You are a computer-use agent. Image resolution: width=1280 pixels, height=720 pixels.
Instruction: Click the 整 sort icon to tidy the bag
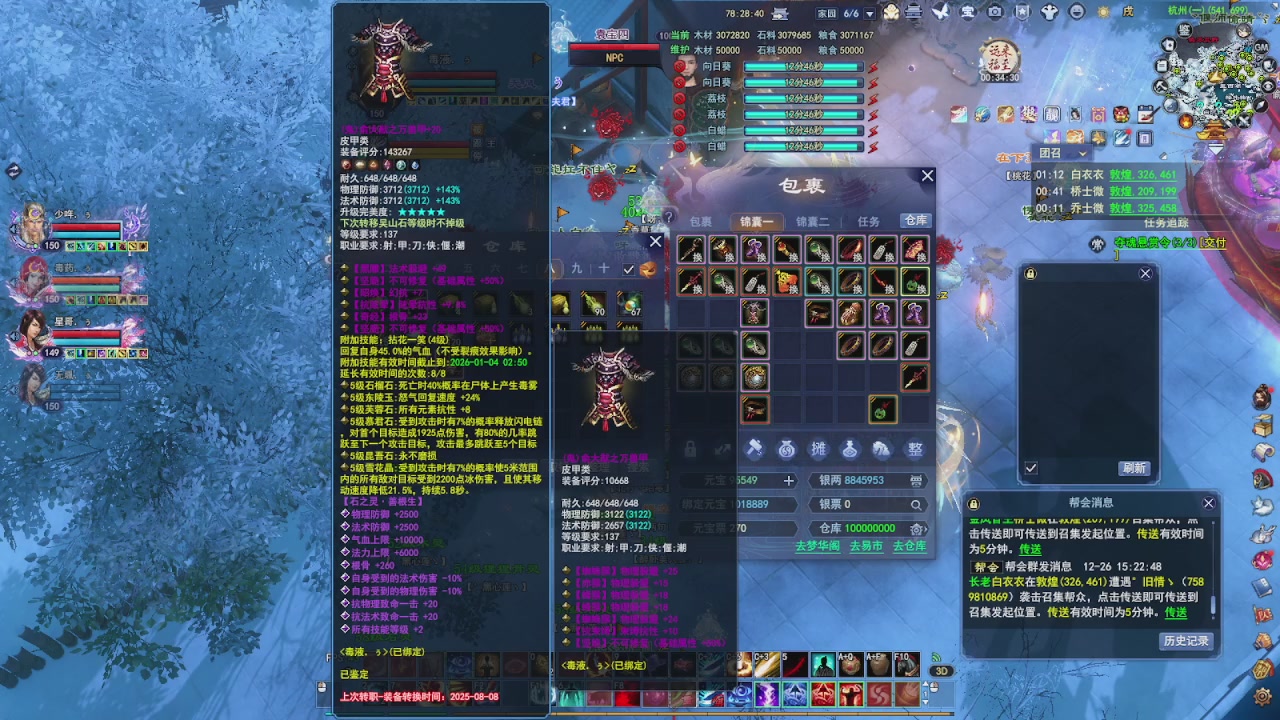[x=914, y=449]
